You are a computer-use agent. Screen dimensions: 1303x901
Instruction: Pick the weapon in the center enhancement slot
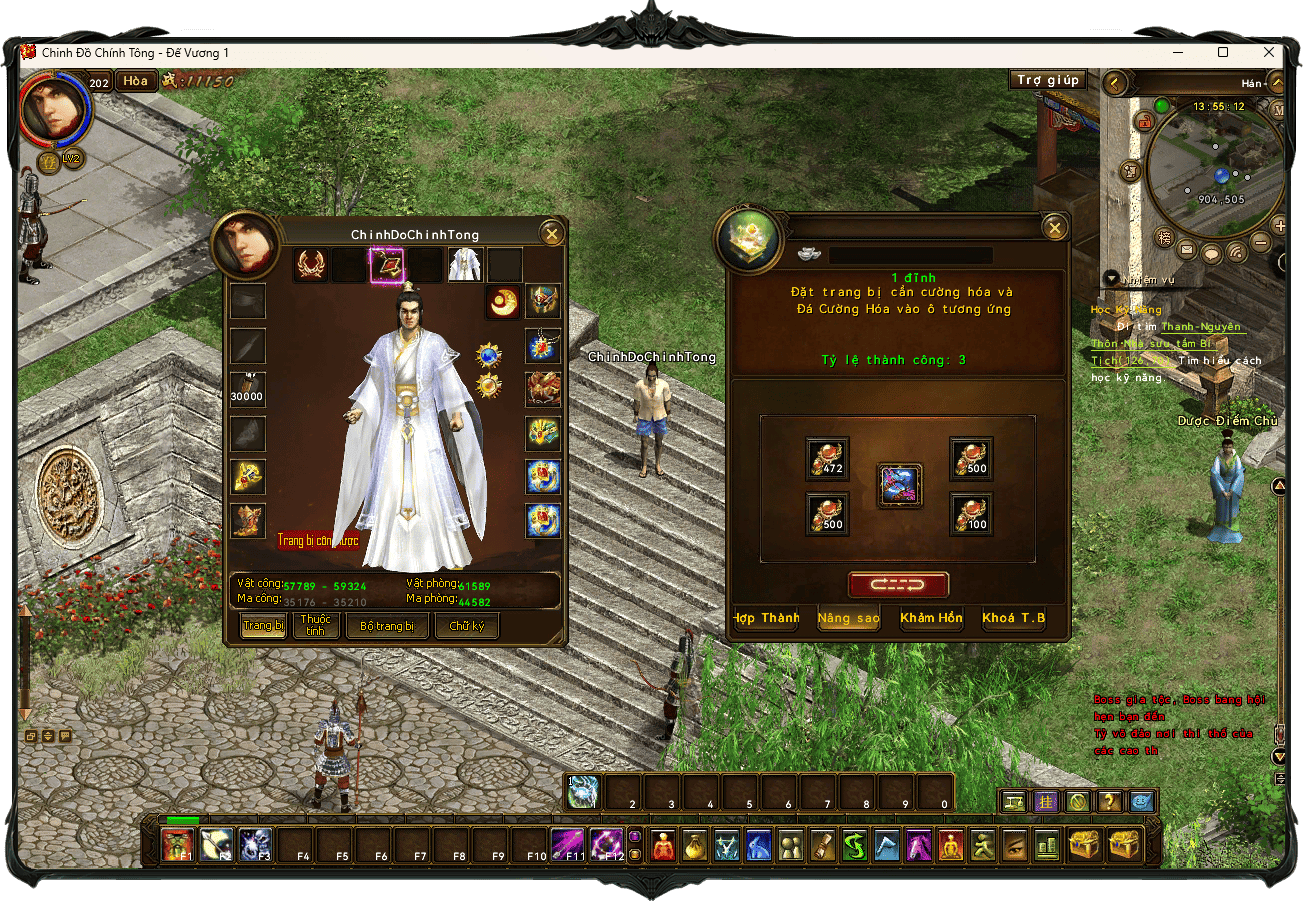(x=900, y=486)
